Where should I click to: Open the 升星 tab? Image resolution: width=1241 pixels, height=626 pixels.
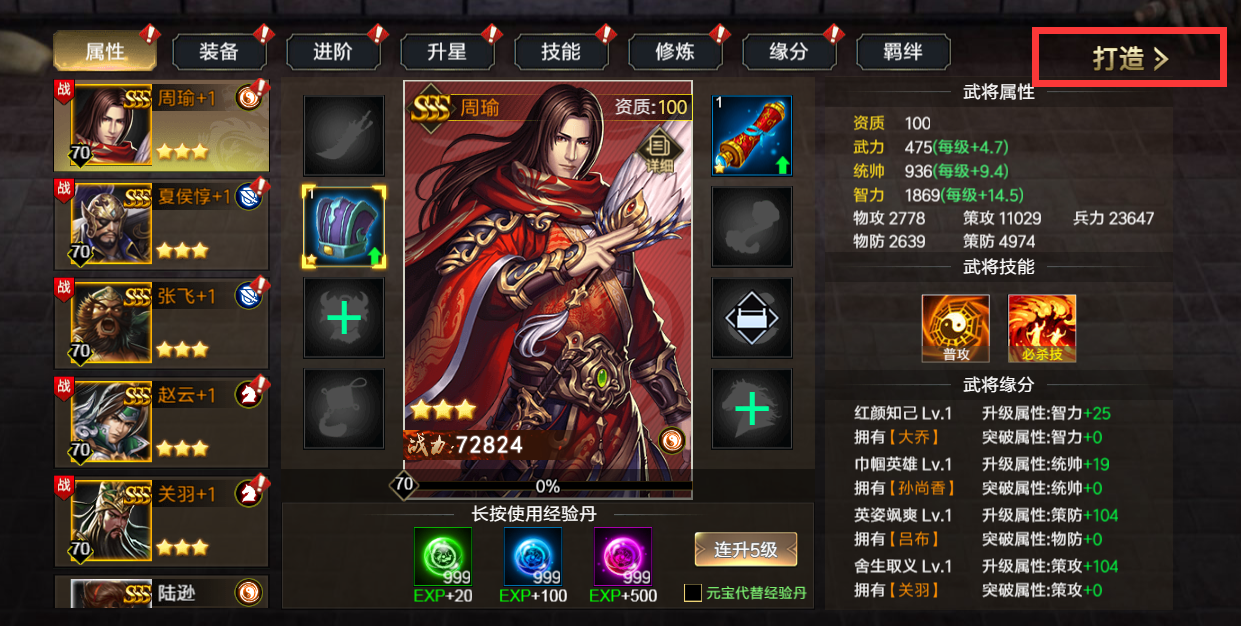(x=447, y=52)
